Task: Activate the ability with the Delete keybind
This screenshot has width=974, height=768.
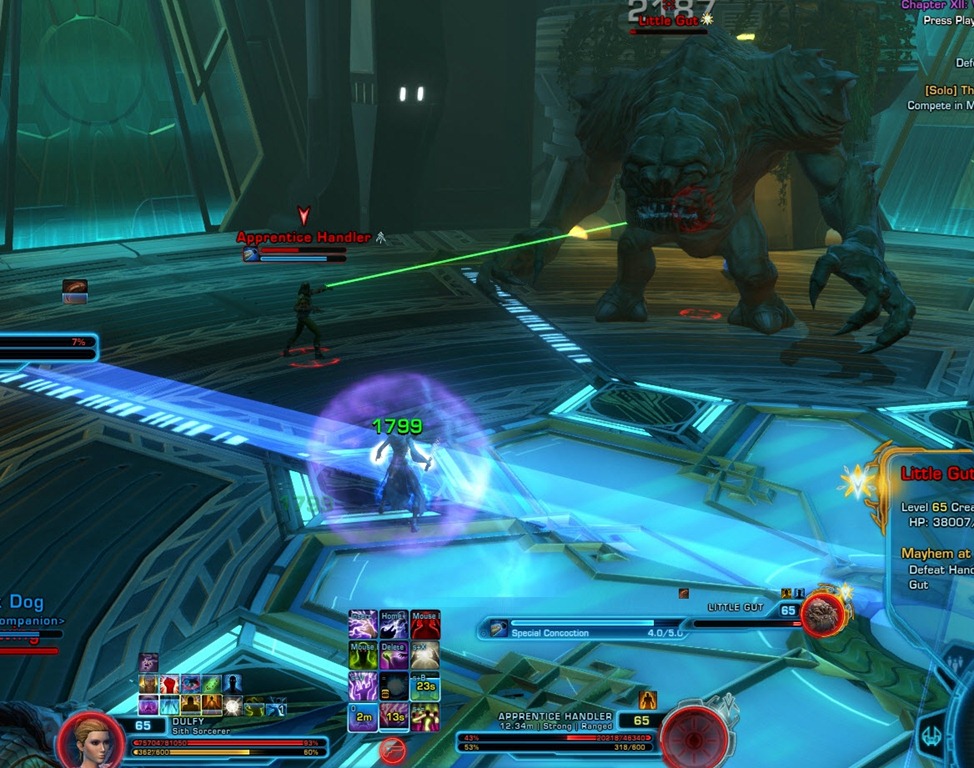Action: (394, 656)
